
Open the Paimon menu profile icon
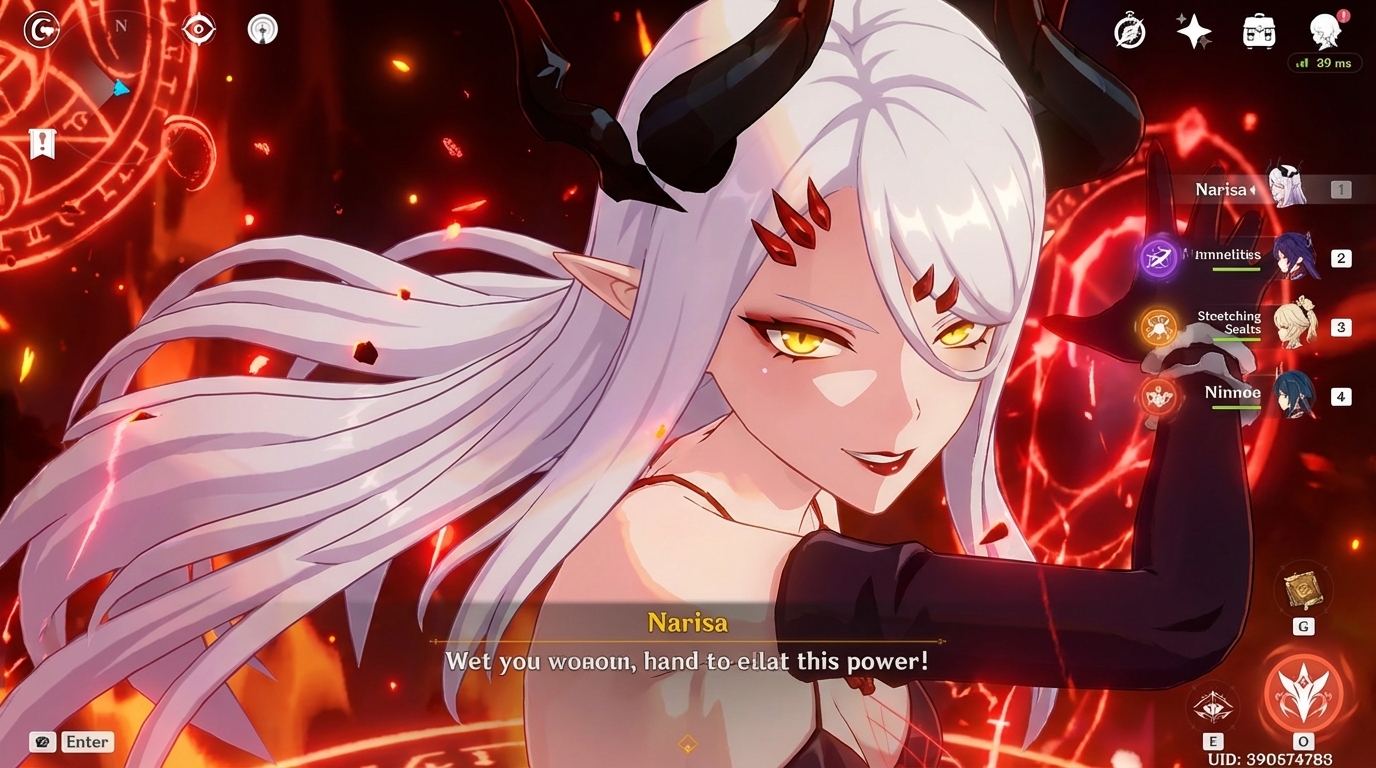pyautogui.click(x=1325, y=31)
